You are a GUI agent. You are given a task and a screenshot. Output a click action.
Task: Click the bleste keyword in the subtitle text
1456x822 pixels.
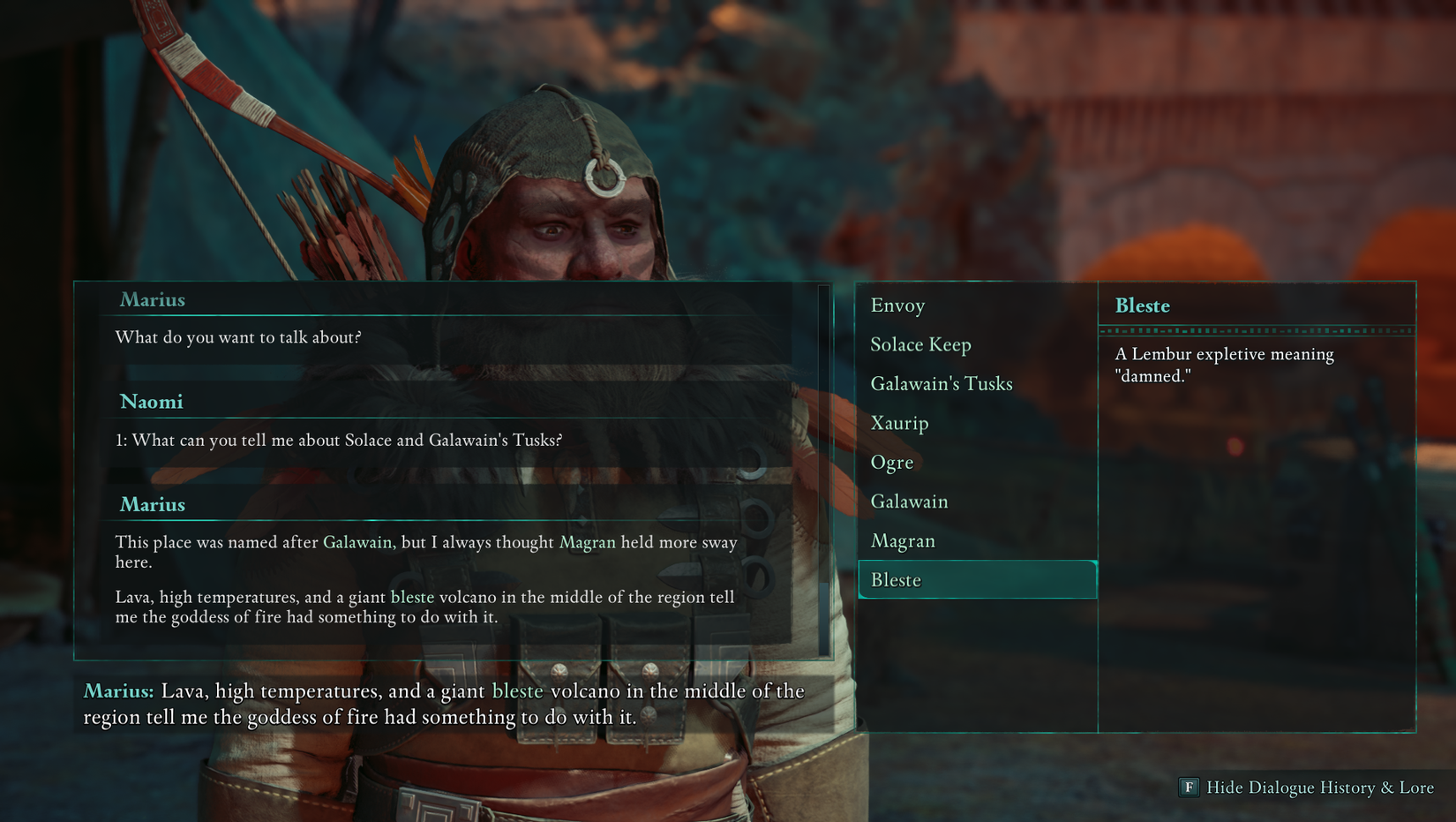click(x=518, y=691)
